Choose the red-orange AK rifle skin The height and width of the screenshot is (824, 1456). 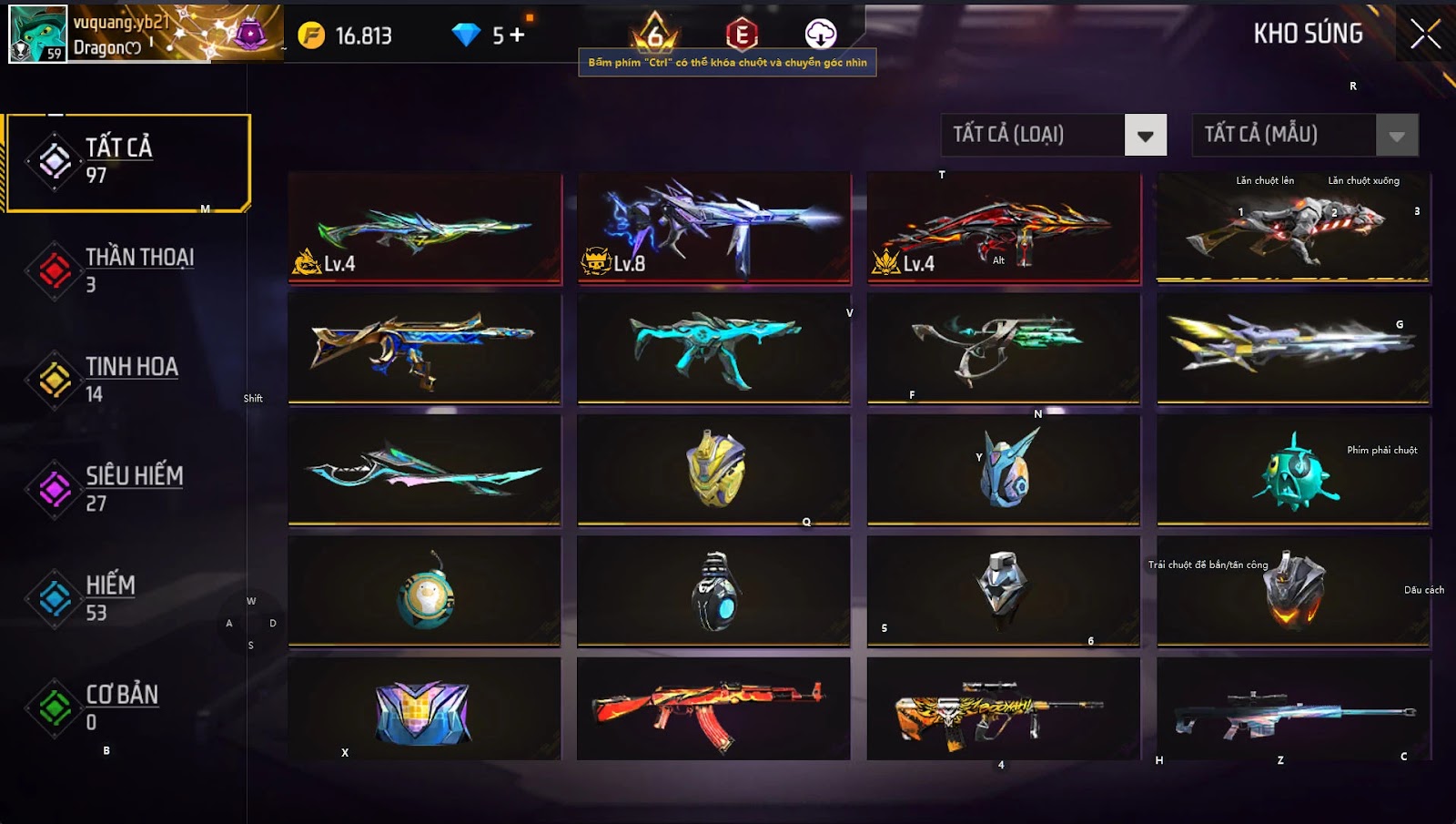pyautogui.click(x=714, y=709)
